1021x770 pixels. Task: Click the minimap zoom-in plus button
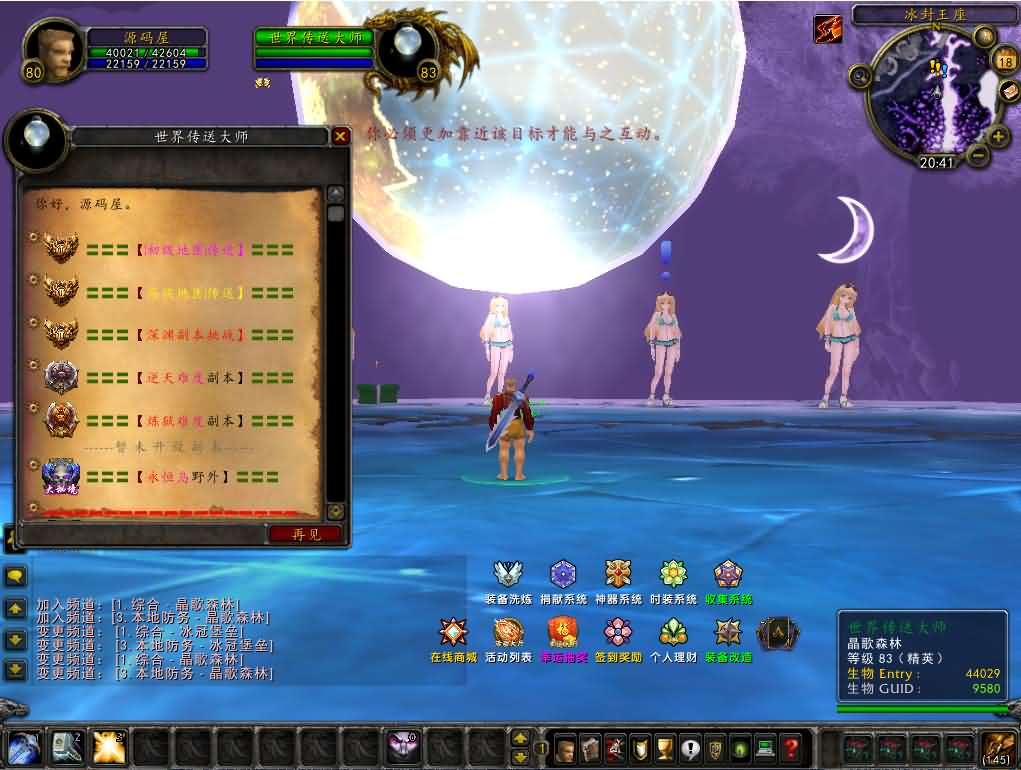[x=997, y=136]
